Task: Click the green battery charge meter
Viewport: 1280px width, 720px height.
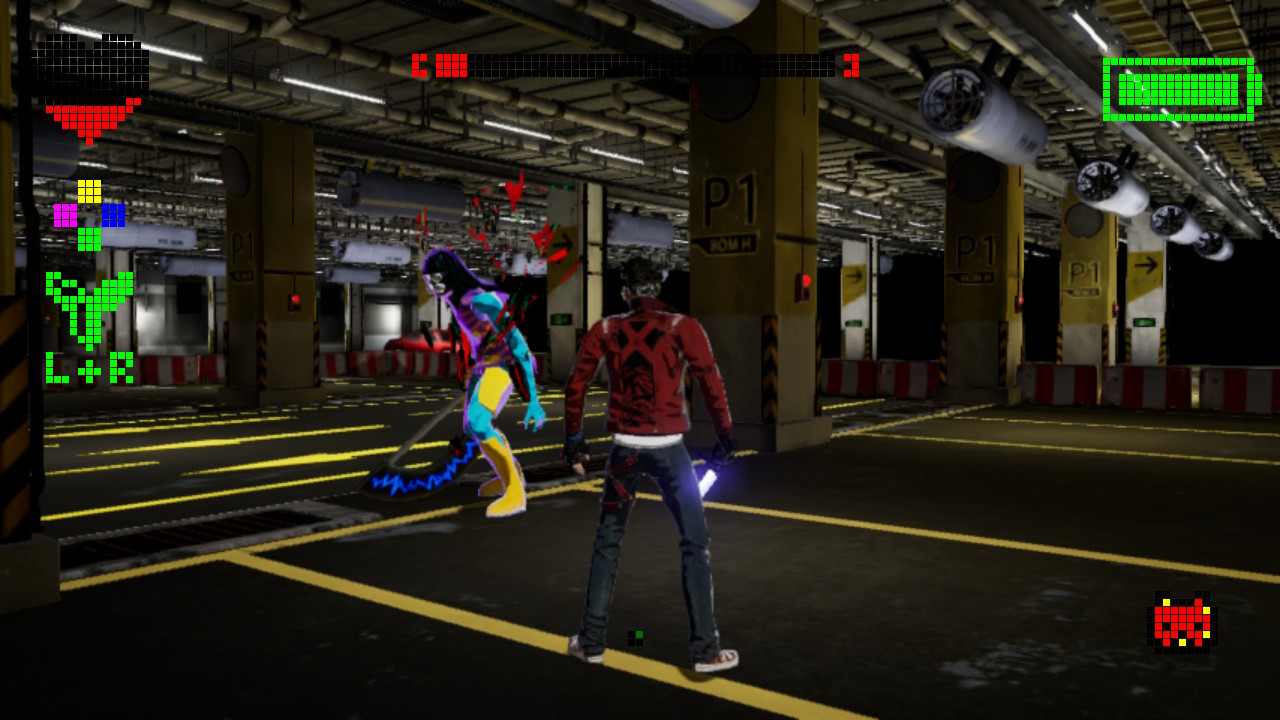Action: click(x=1180, y=90)
